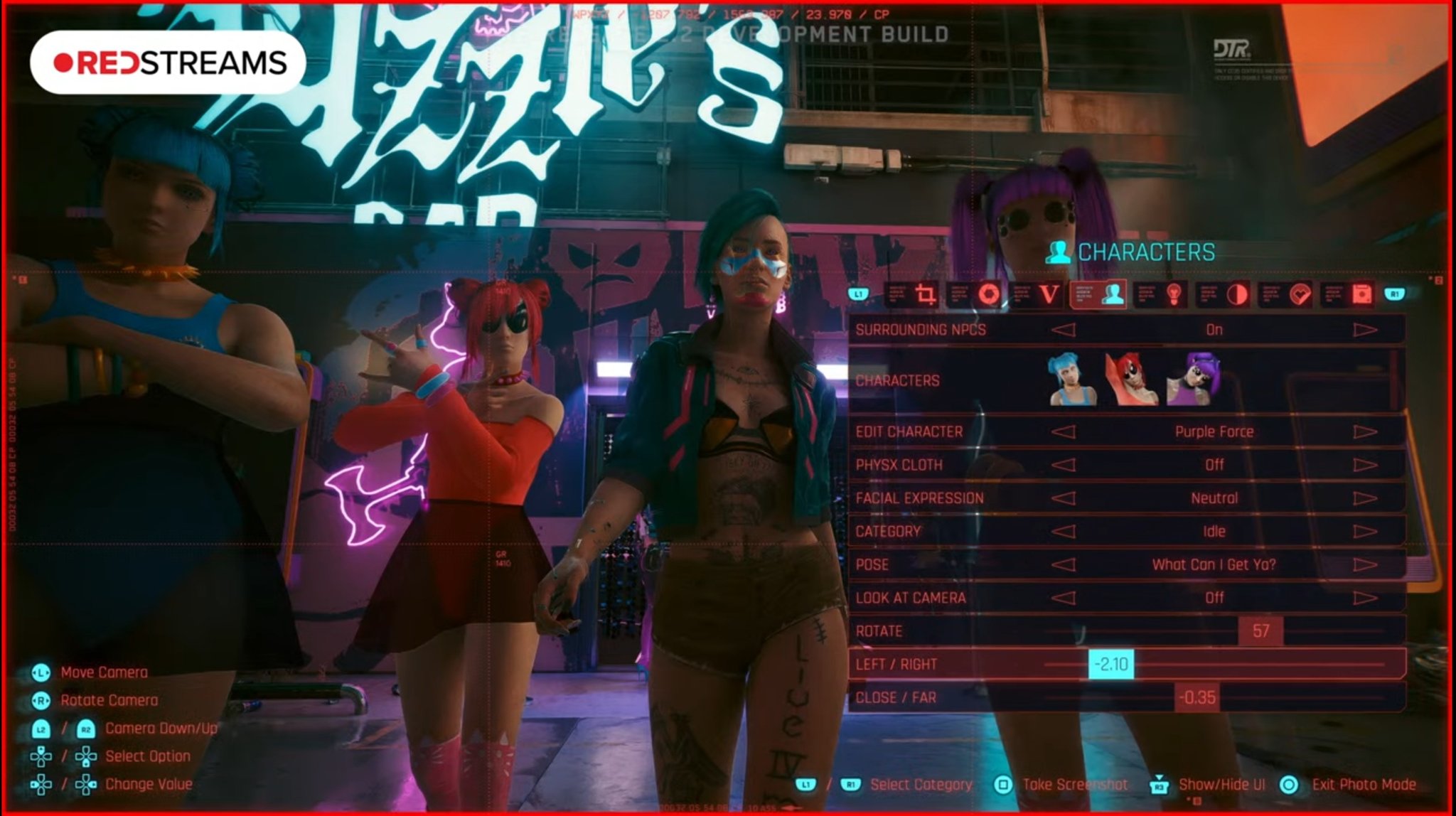1456x816 pixels.
Task: Select previous Category with left arrow
Action: coord(1064,532)
